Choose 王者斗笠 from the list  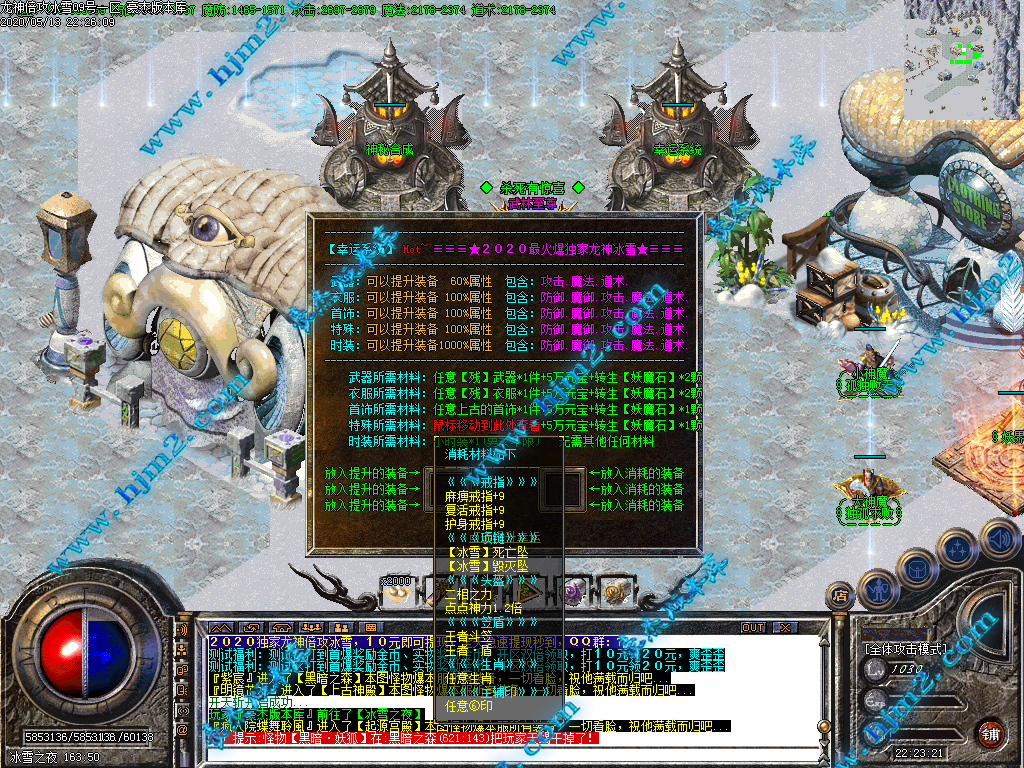[468, 635]
